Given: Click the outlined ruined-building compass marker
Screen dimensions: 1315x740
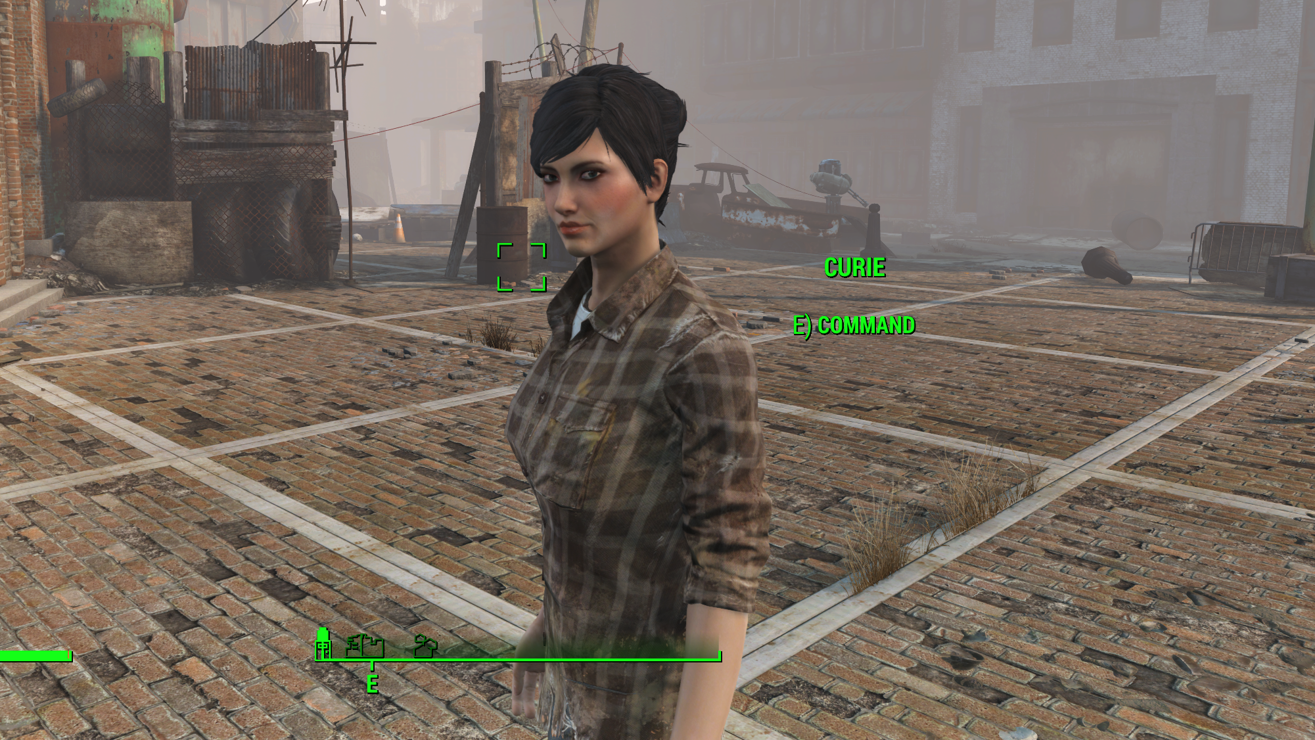Looking at the screenshot, I should click(x=365, y=646).
